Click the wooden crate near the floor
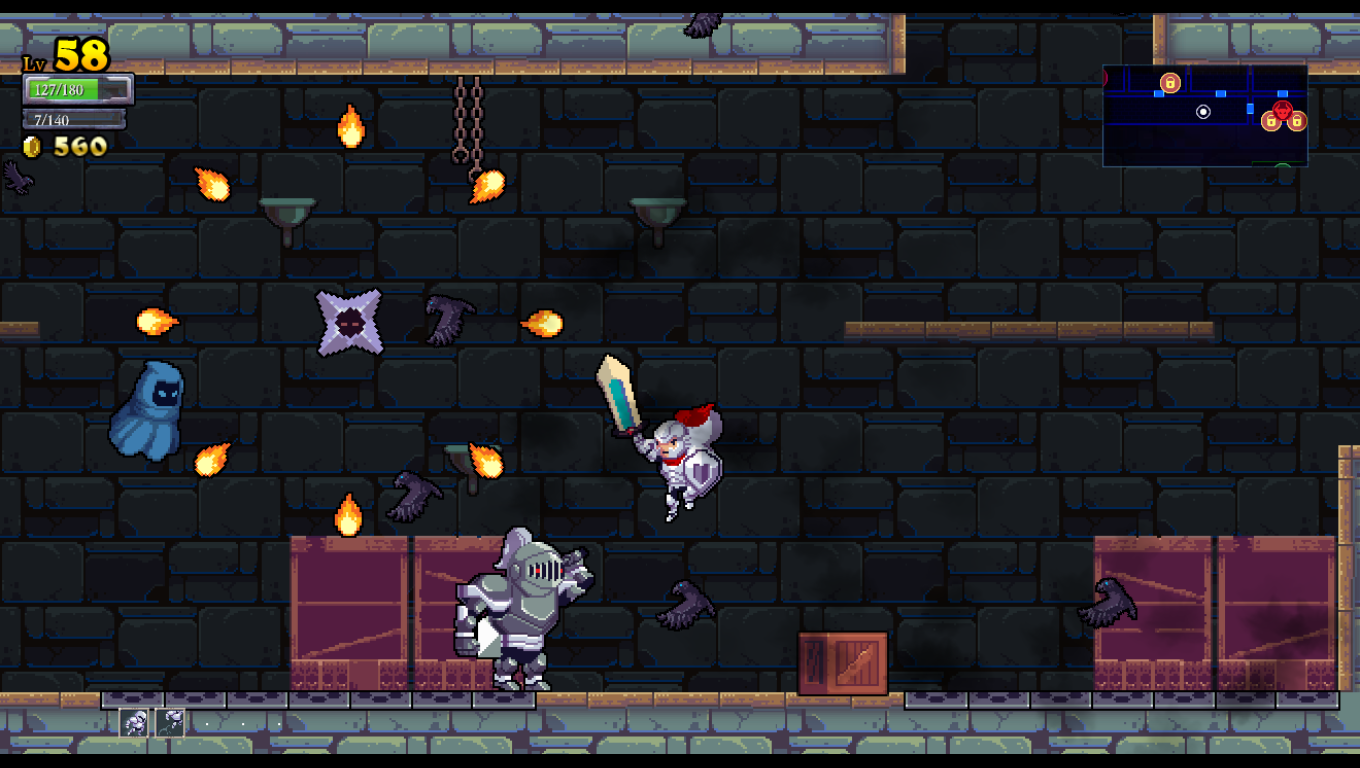1360x768 pixels. coord(840,660)
